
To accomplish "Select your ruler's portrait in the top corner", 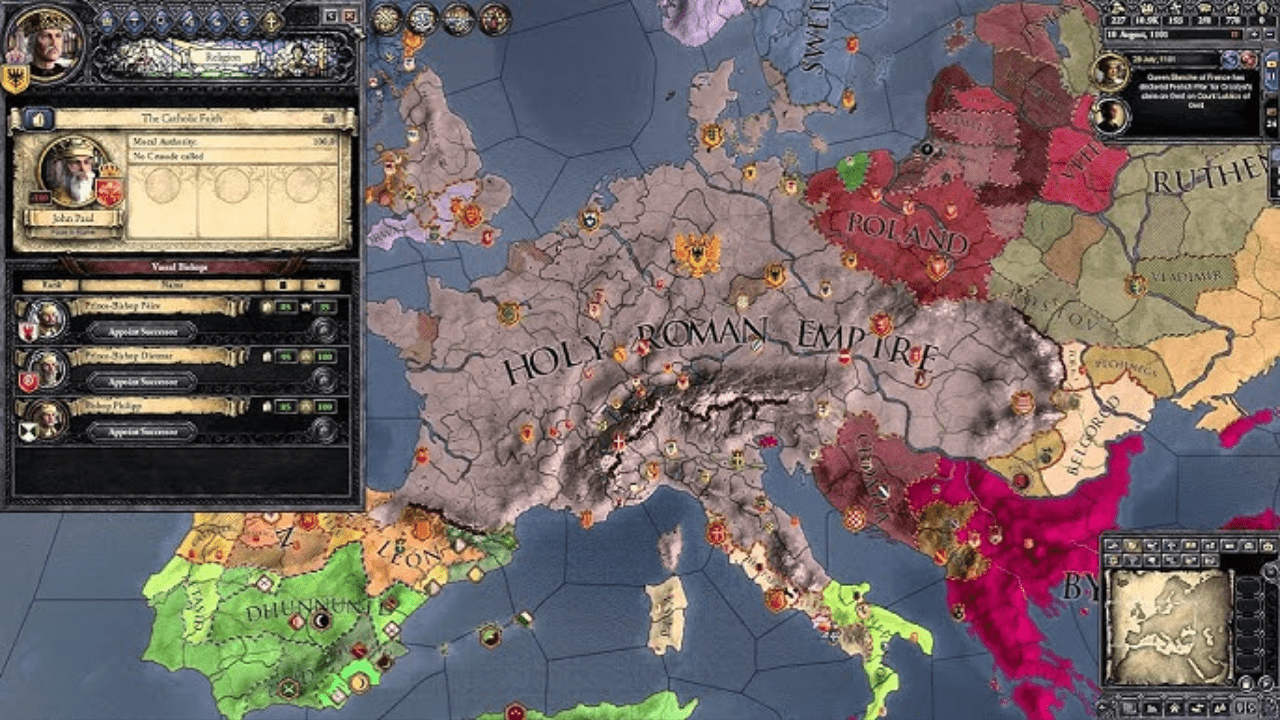I will (43, 40).
